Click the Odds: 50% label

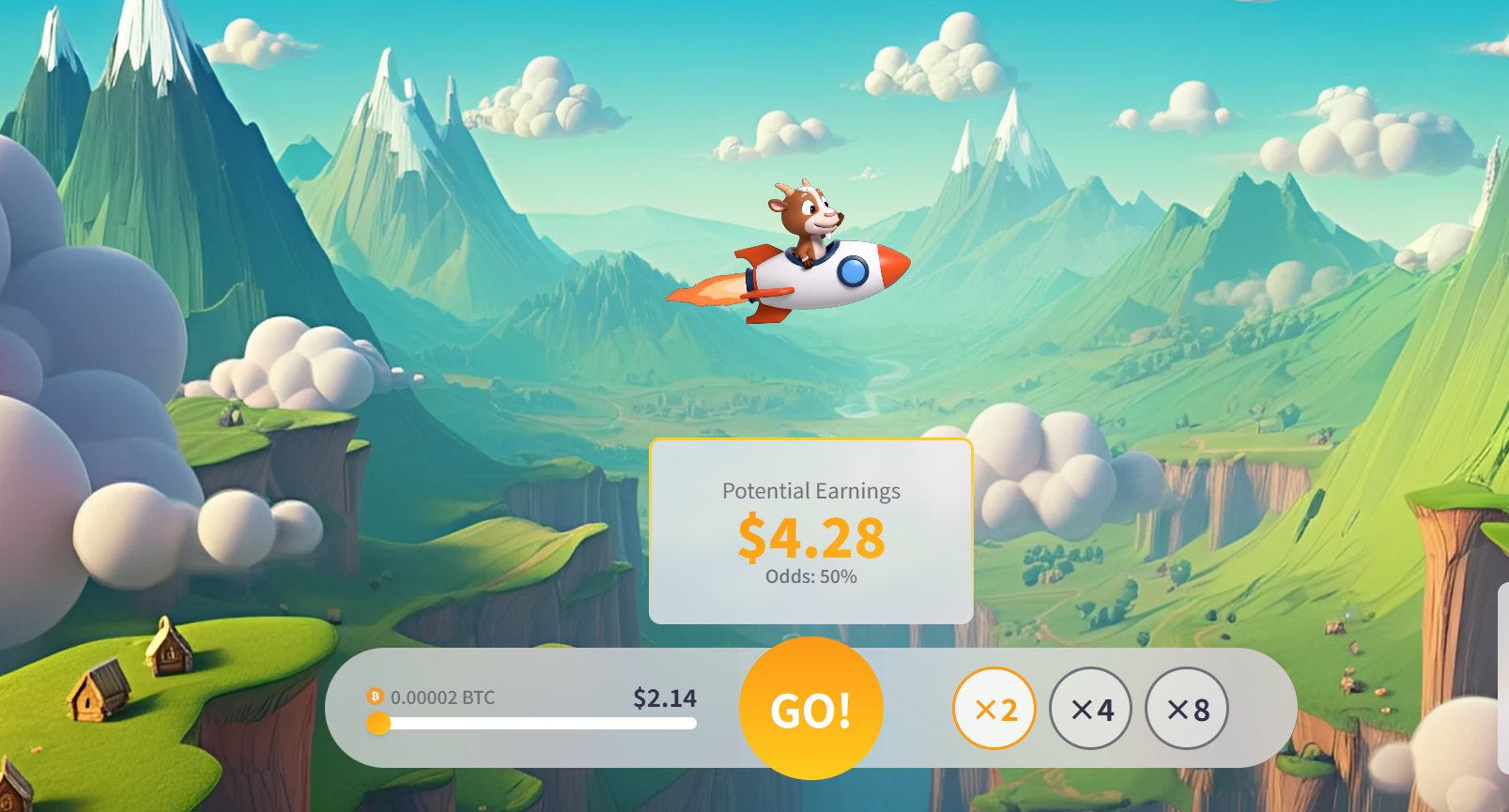pos(809,578)
